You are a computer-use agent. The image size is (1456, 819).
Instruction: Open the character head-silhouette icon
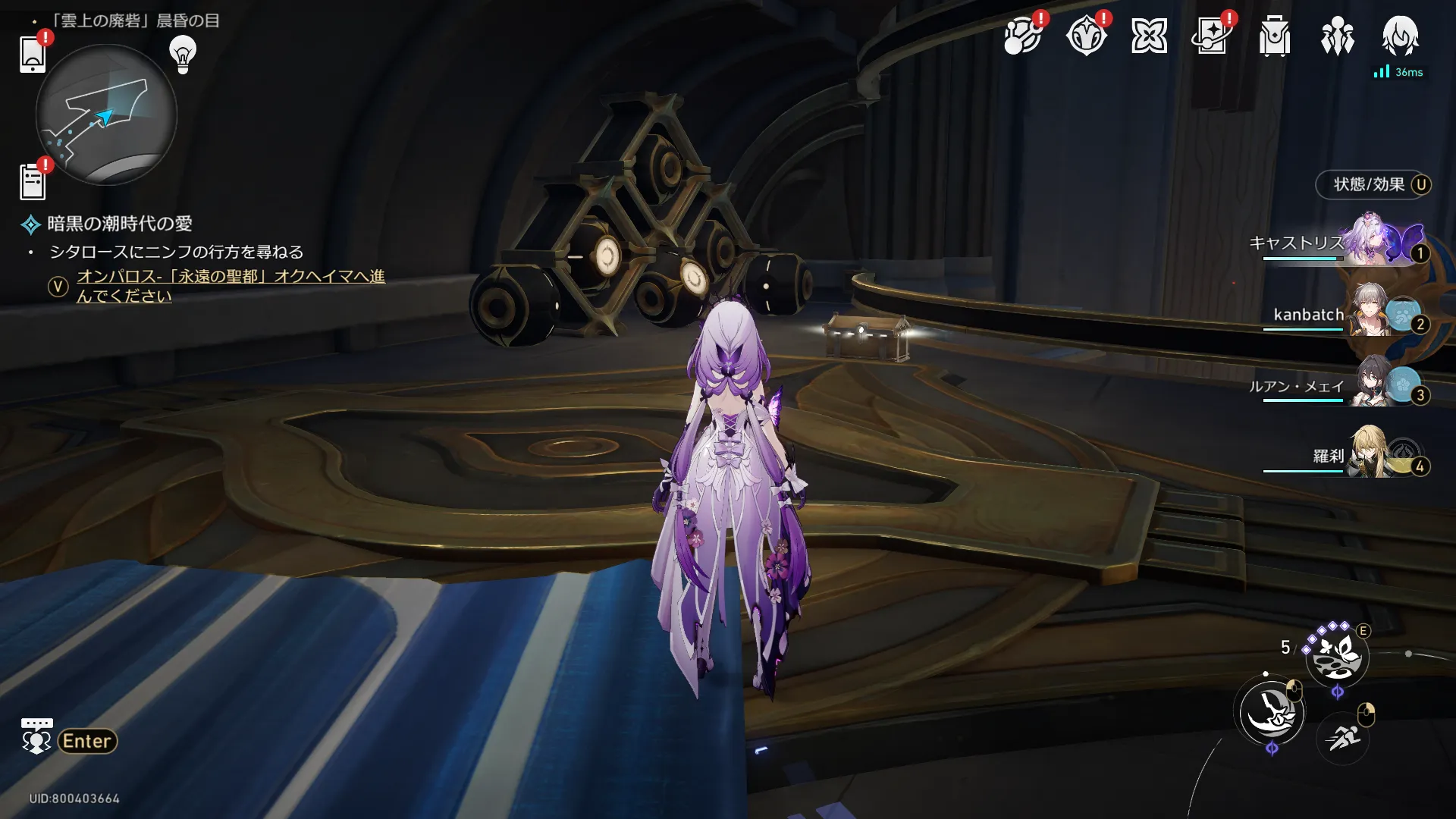[x=1400, y=35]
